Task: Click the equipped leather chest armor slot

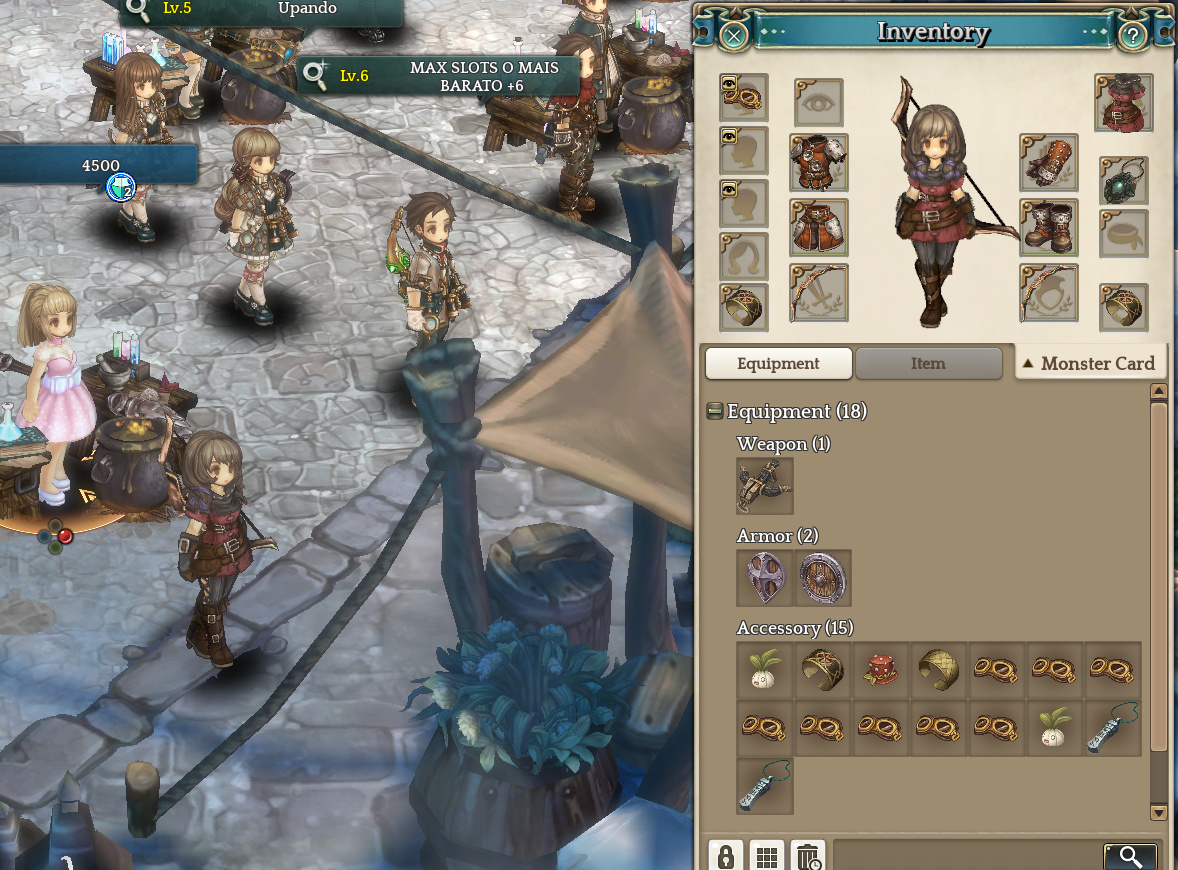Action: tap(818, 162)
